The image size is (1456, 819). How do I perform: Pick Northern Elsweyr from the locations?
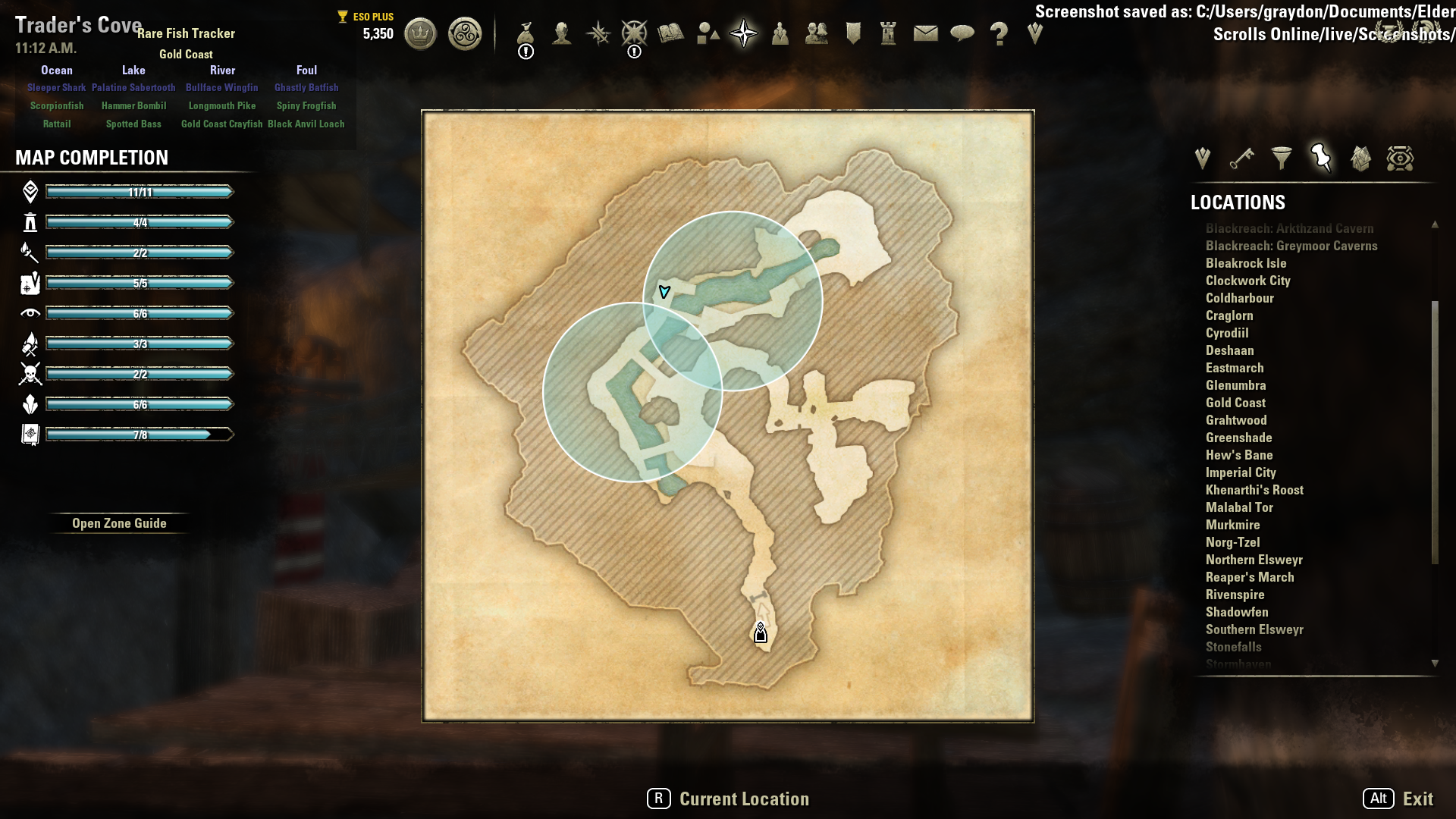click(1254, 560)
